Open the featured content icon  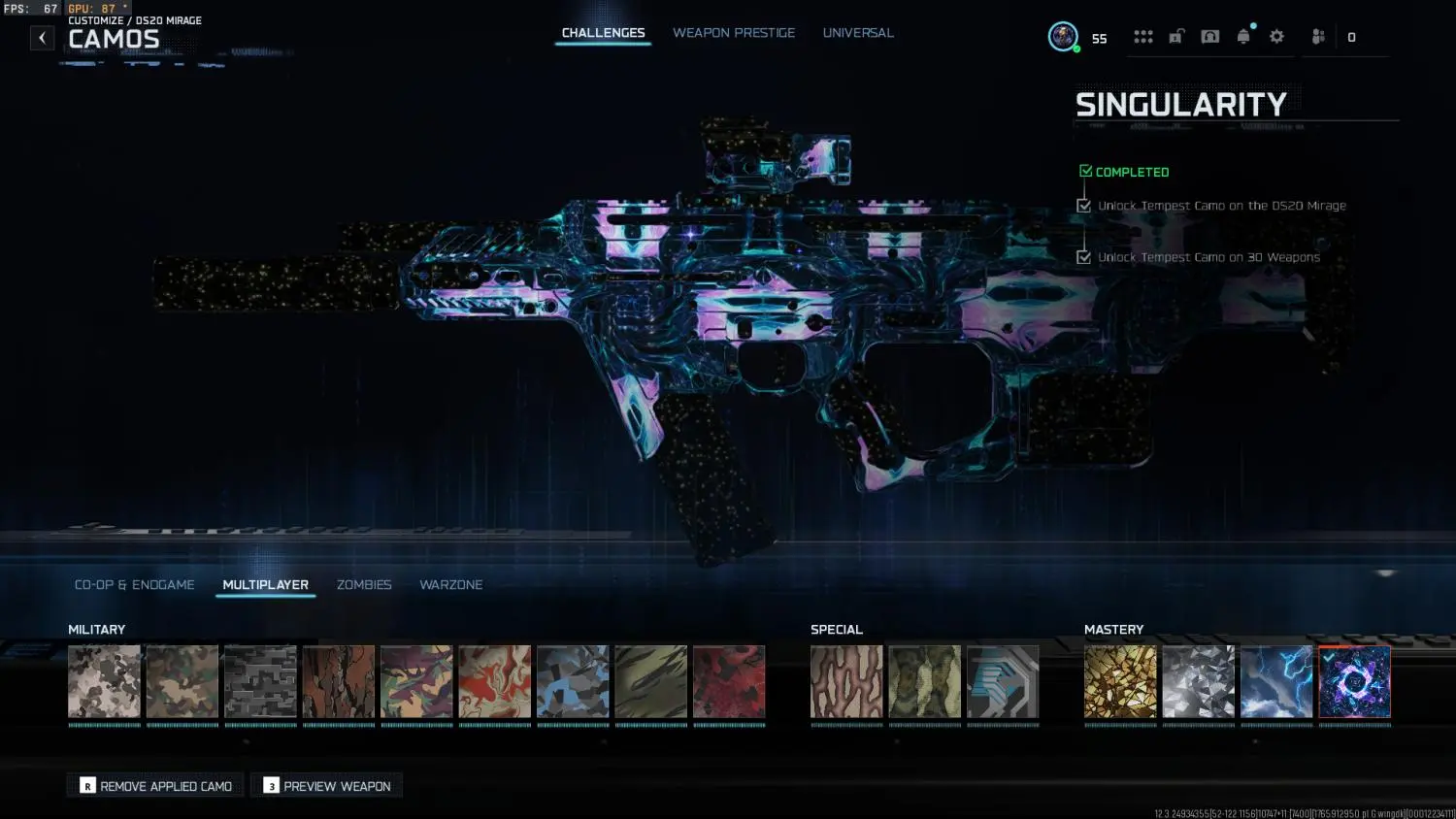[1209, 36]
